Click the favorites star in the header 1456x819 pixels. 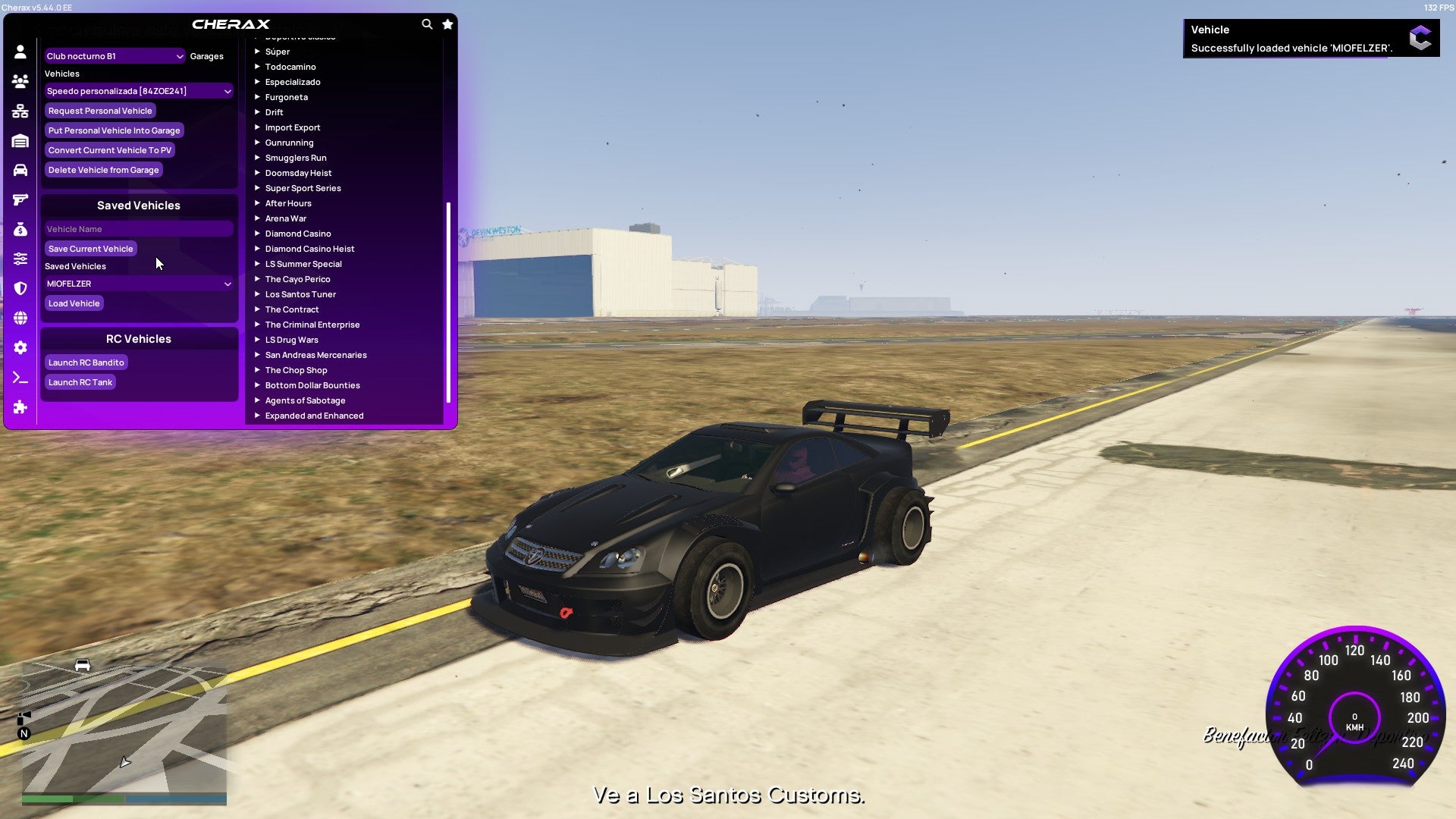447,24
